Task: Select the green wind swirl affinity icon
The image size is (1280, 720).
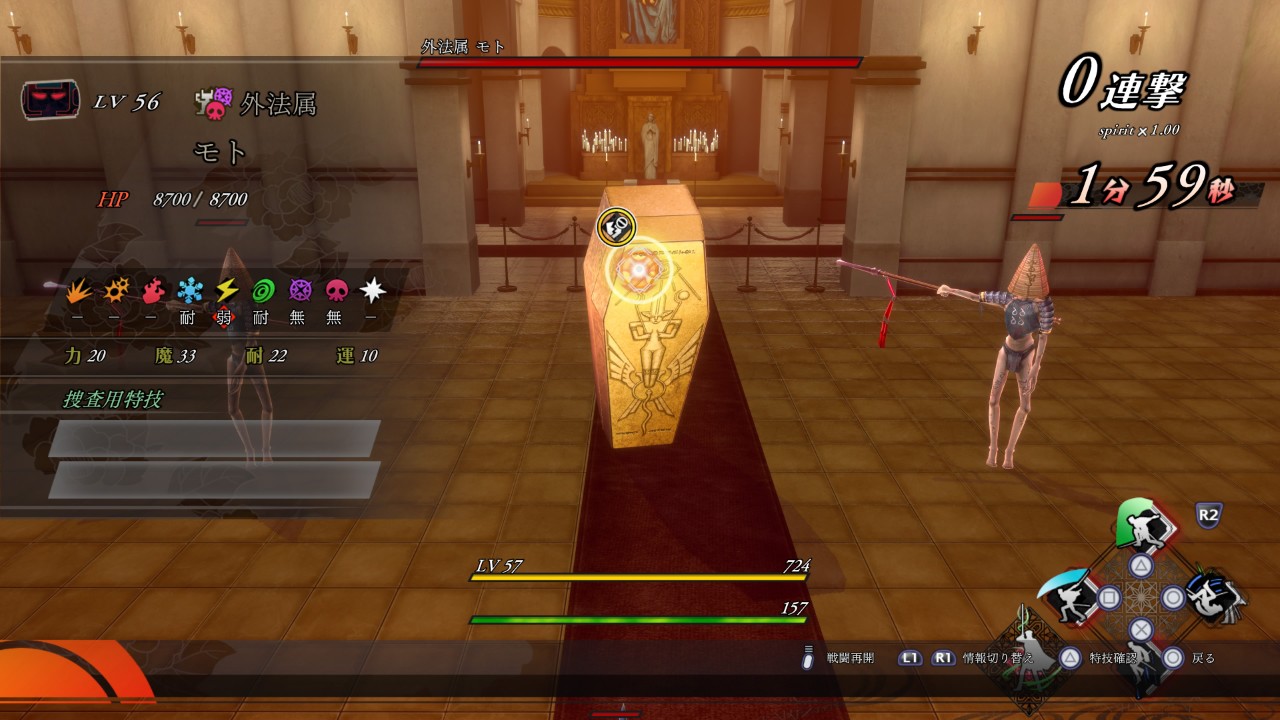Action: click(264, 291)
